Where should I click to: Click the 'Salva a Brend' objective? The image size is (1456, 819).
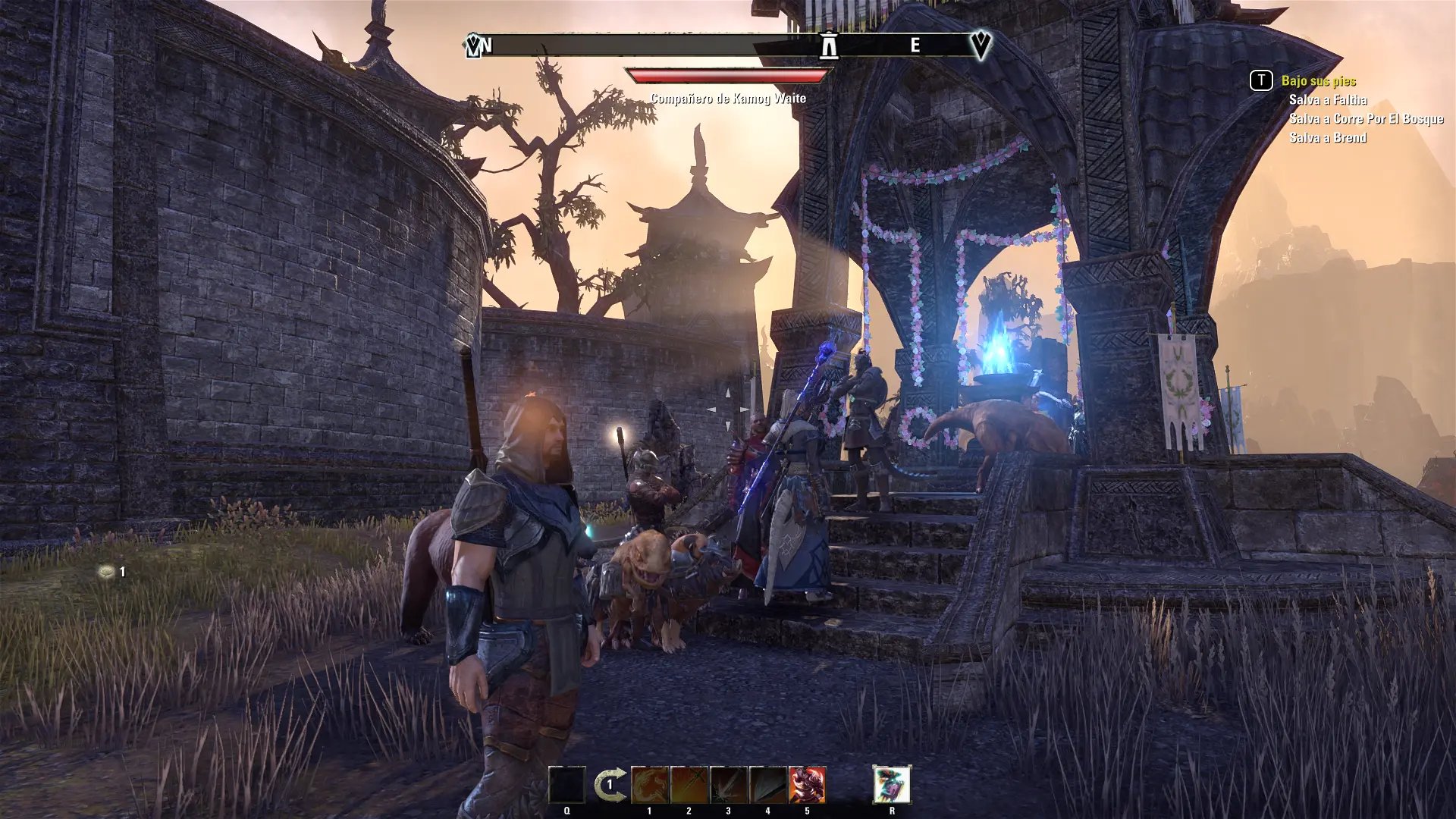pos(1328,137)
